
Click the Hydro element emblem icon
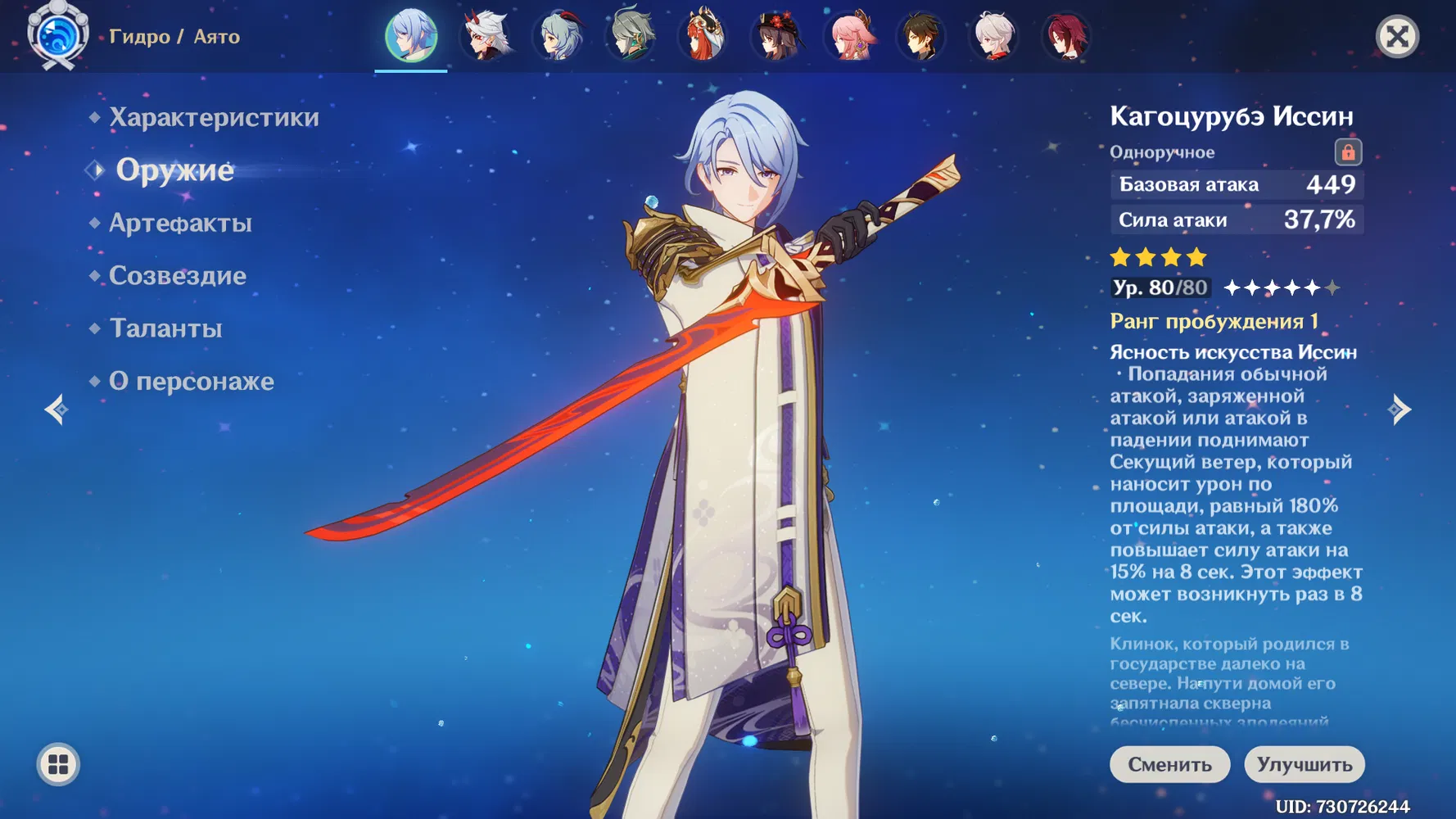click(x=57, y=37)
